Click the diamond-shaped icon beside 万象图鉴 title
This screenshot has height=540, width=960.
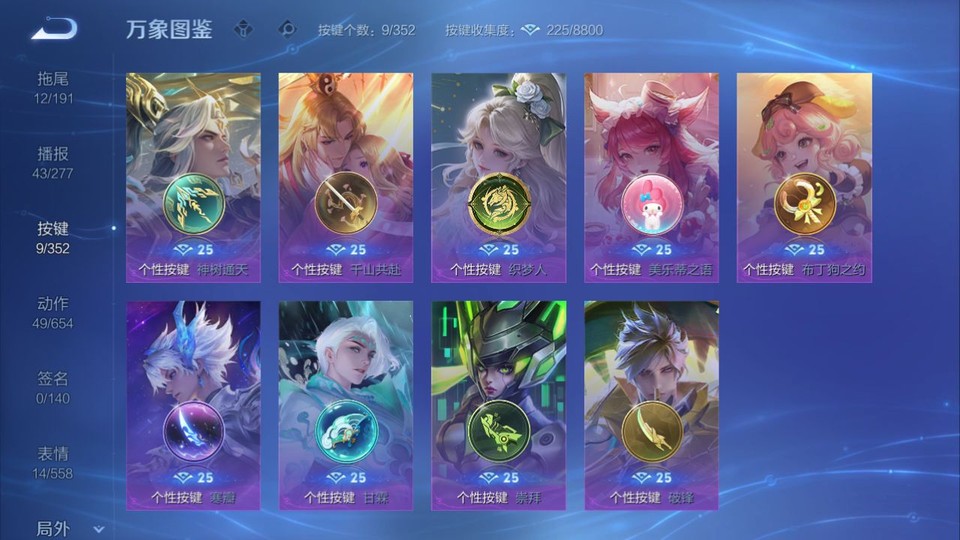coord(243,29)
